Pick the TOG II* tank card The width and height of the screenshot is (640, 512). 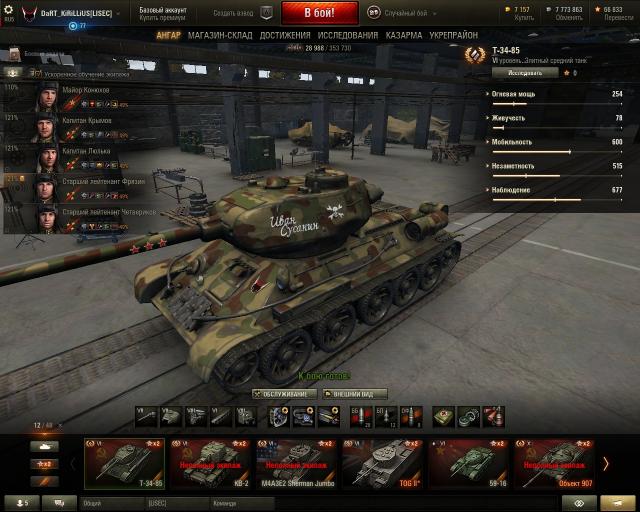point(381,462)
